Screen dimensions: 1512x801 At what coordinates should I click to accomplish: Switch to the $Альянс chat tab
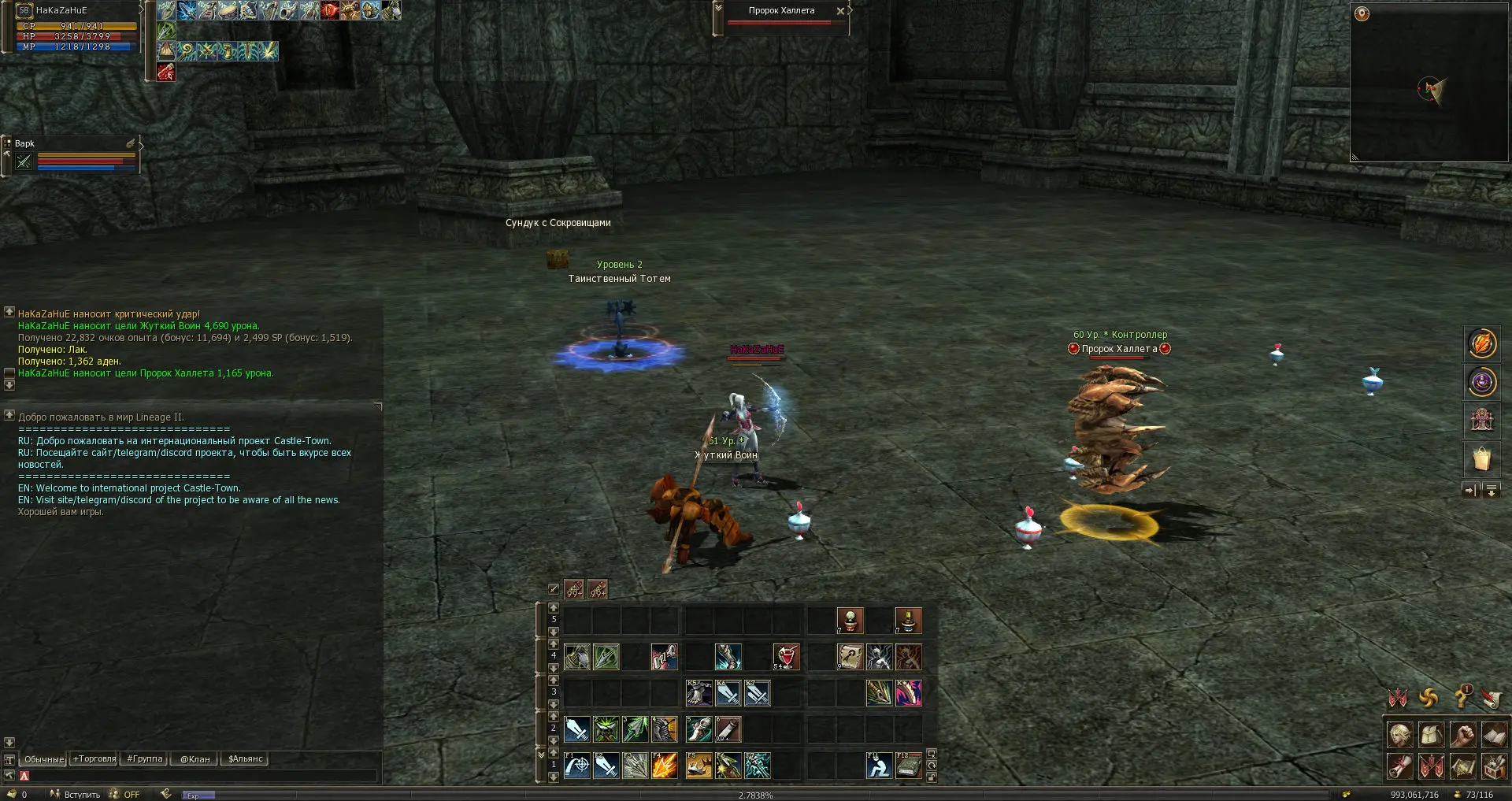245,759
